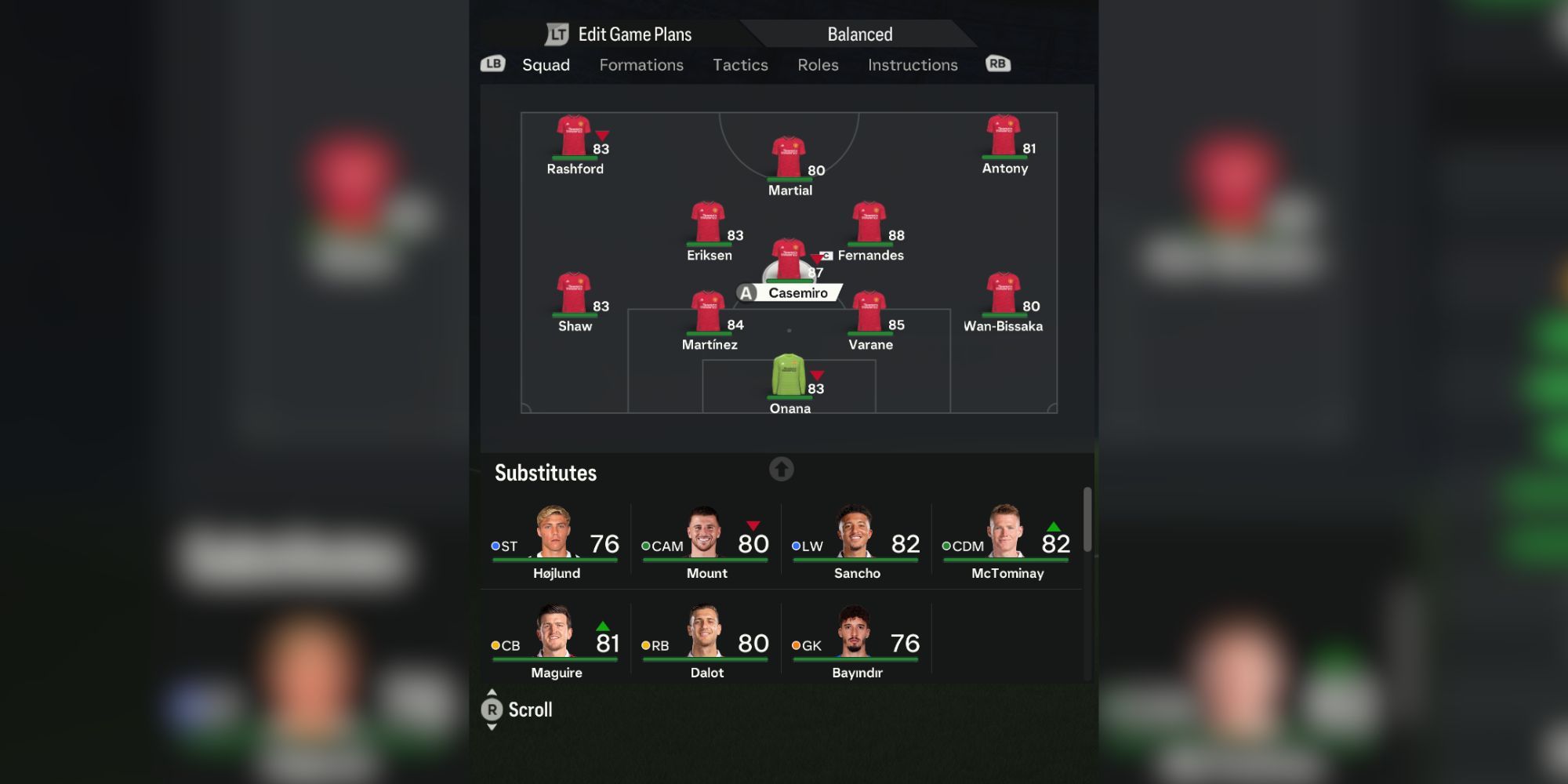Image resolution: width=1568 pixels, height=784 pixels.
Task: Switch to the Formations tab
Action: click(641, 65)
